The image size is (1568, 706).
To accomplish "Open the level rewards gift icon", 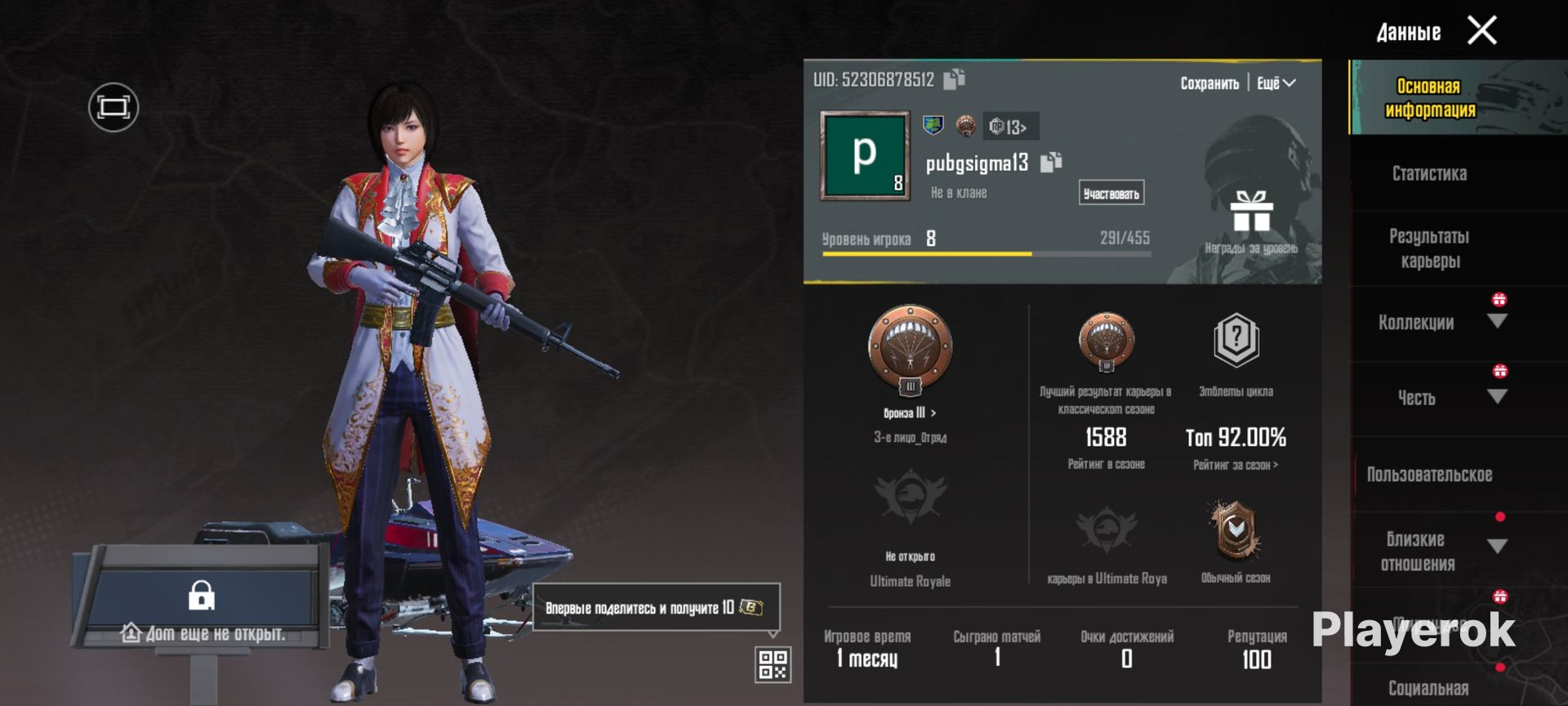I will coord(1251,212).
